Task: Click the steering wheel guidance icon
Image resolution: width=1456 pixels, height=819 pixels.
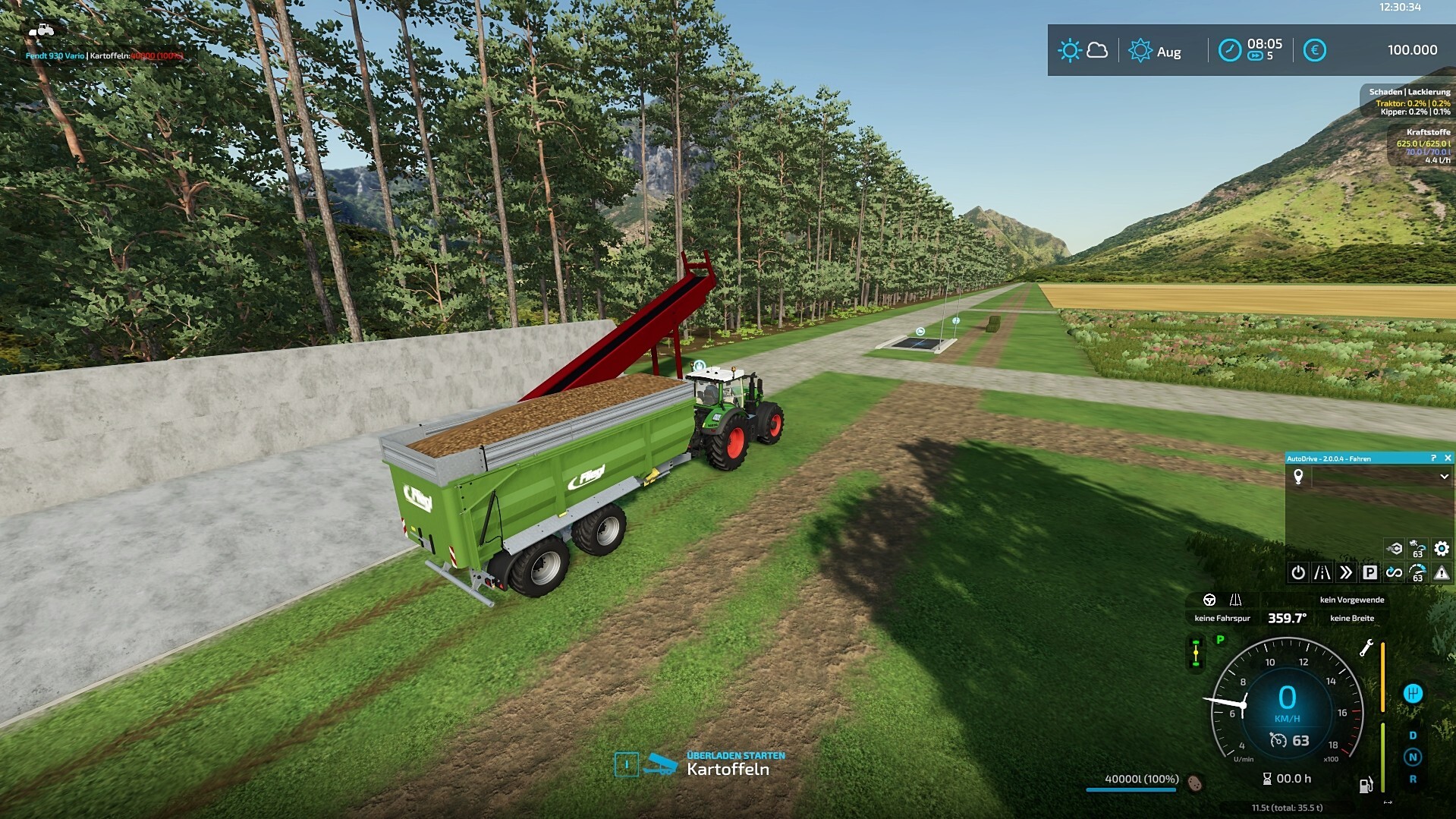Action: (x=1209, y=600)
